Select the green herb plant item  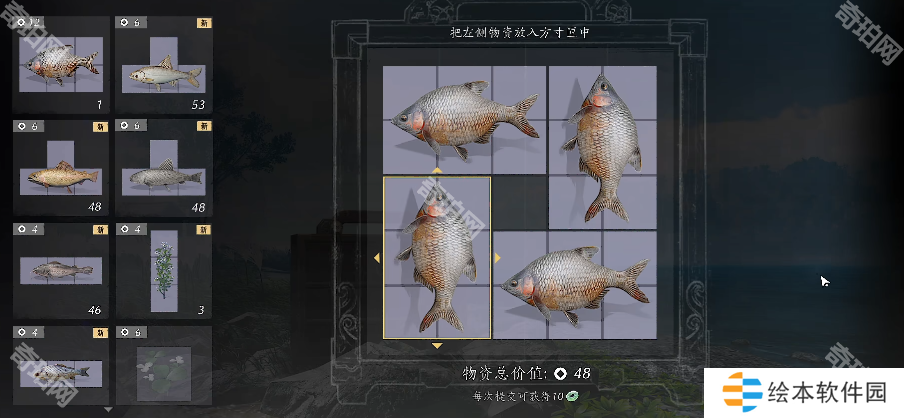pos(163,270)
